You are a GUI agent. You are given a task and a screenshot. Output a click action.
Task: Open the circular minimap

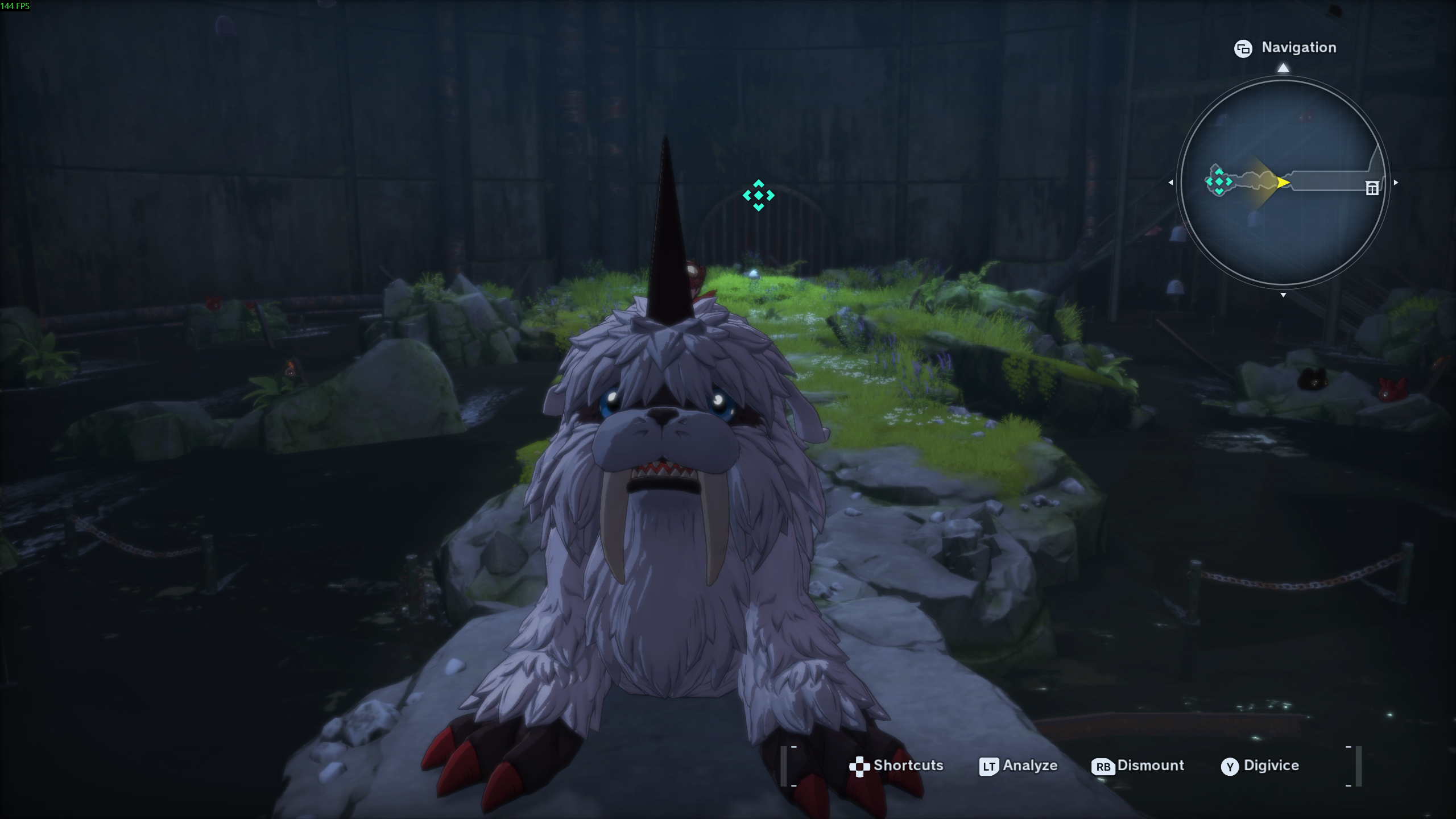(1283, 182)
